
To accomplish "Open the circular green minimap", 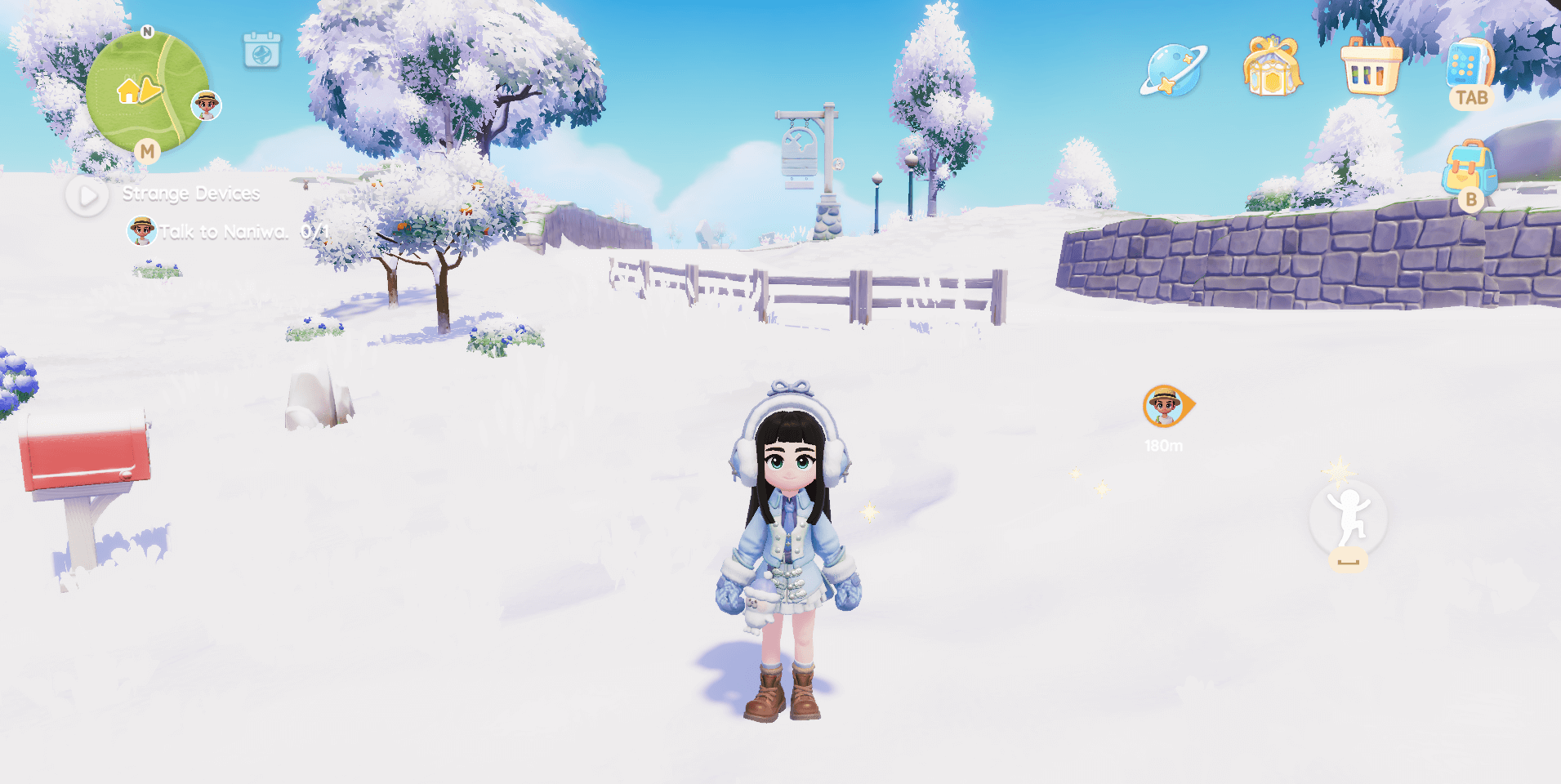I will [x=146, y=91].
